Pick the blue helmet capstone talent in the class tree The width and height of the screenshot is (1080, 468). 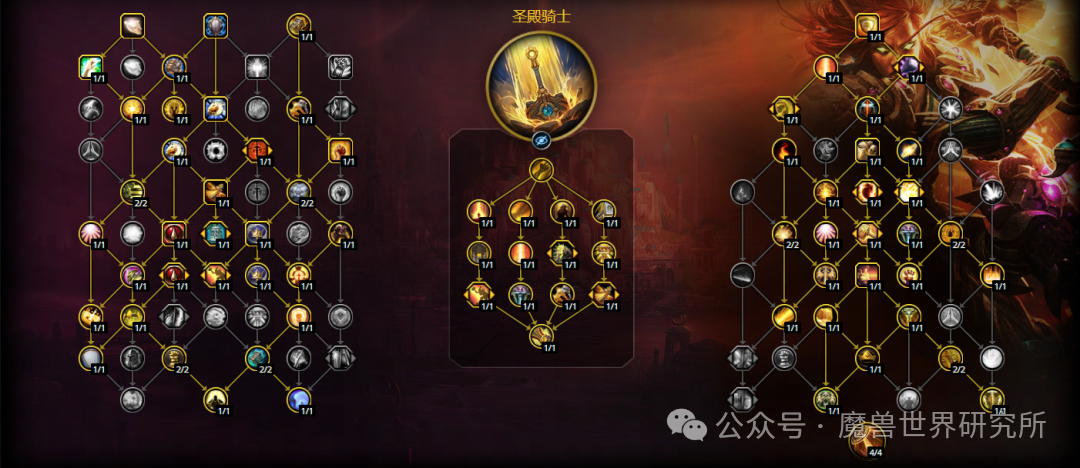click(299, 399)
